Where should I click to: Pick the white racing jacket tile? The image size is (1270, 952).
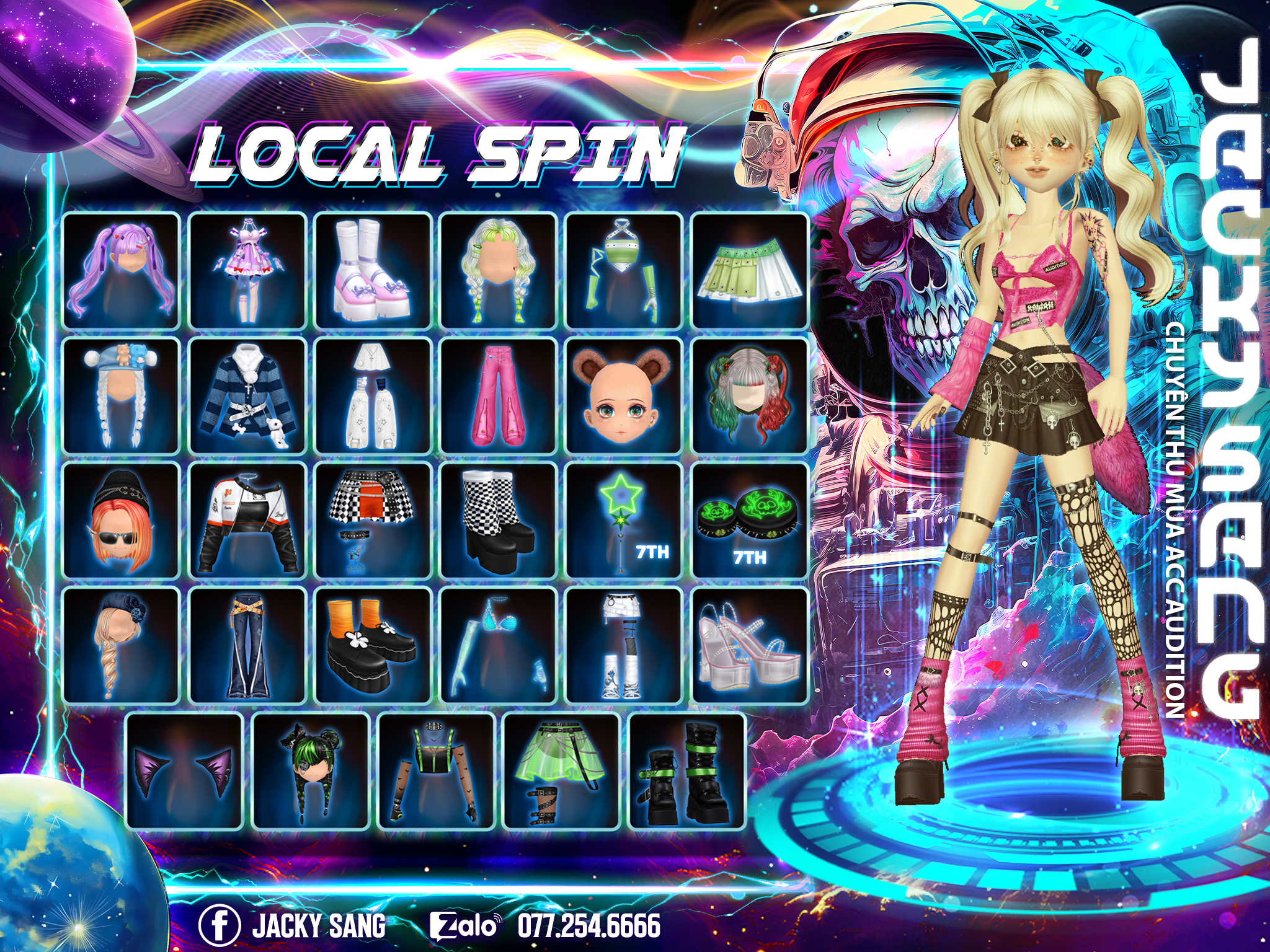click(247, 521)
